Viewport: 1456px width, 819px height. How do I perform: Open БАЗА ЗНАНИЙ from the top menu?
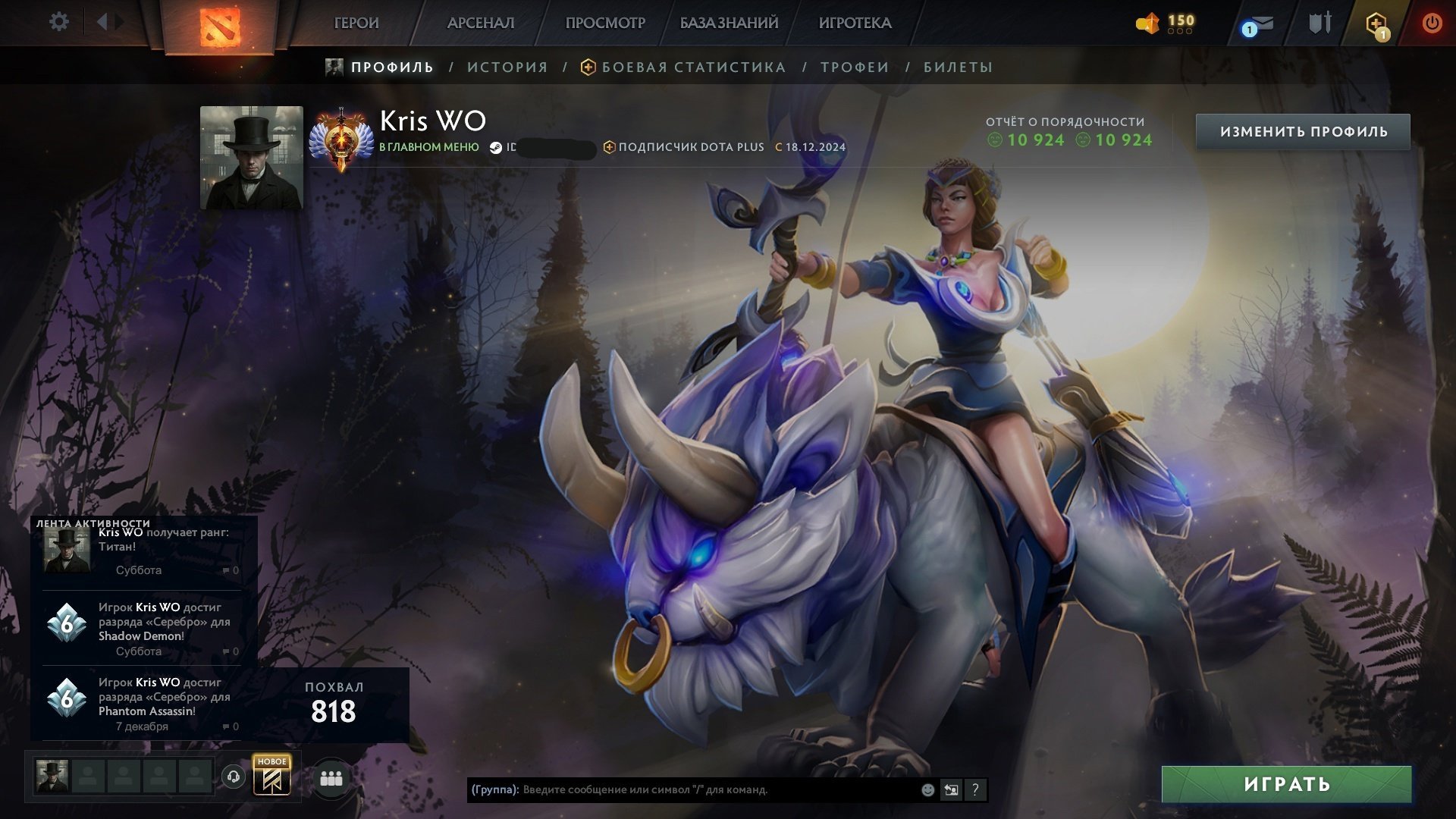(728, 23)
